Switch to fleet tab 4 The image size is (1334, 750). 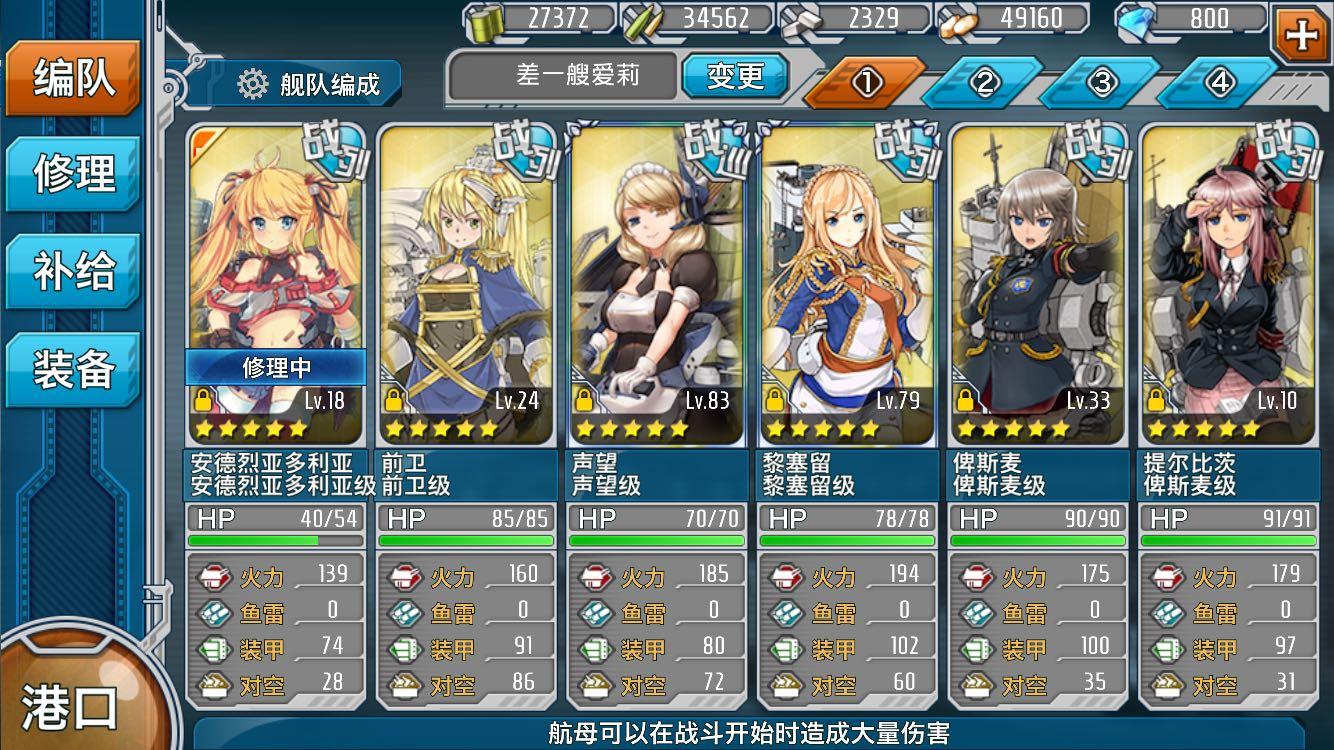1219,83
